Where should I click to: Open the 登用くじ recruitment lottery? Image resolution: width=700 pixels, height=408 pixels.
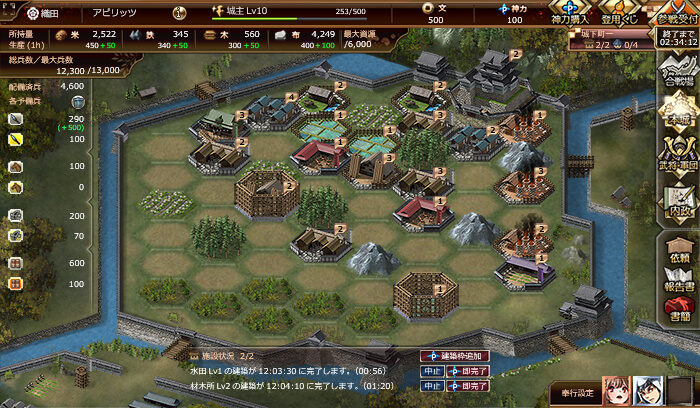pos(619,13)
